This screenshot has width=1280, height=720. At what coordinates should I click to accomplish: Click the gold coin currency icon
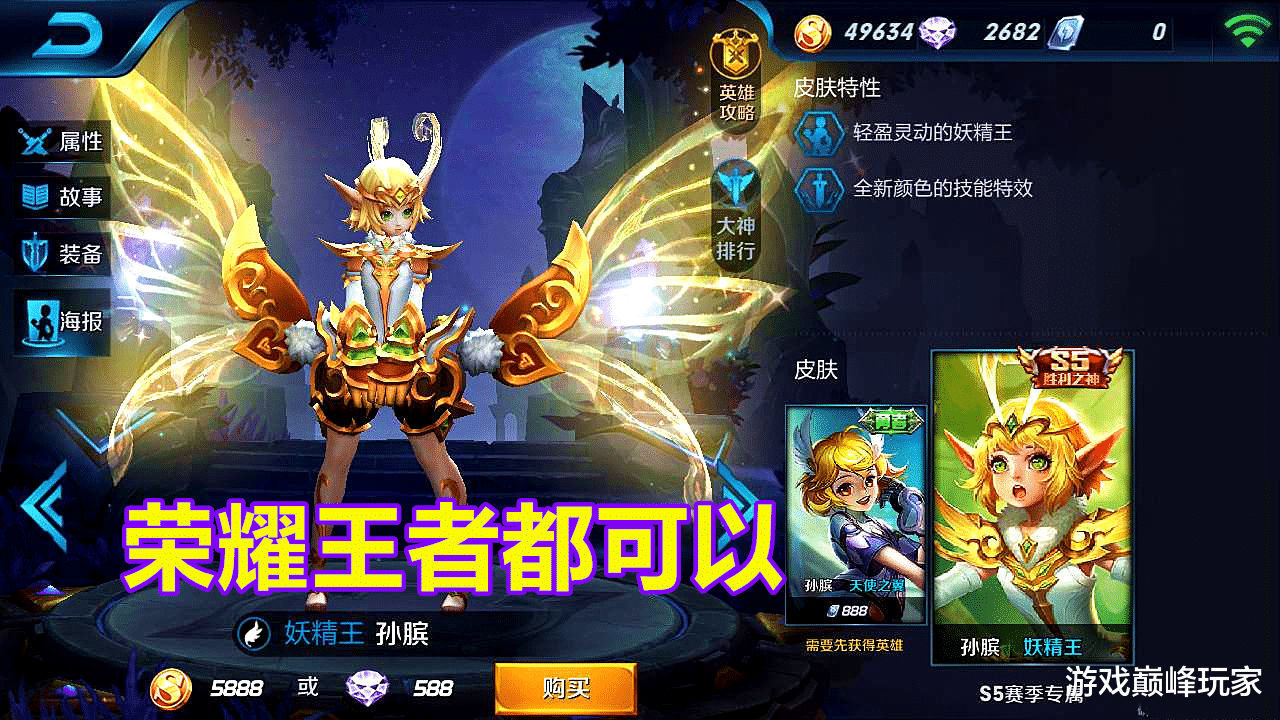812,32
